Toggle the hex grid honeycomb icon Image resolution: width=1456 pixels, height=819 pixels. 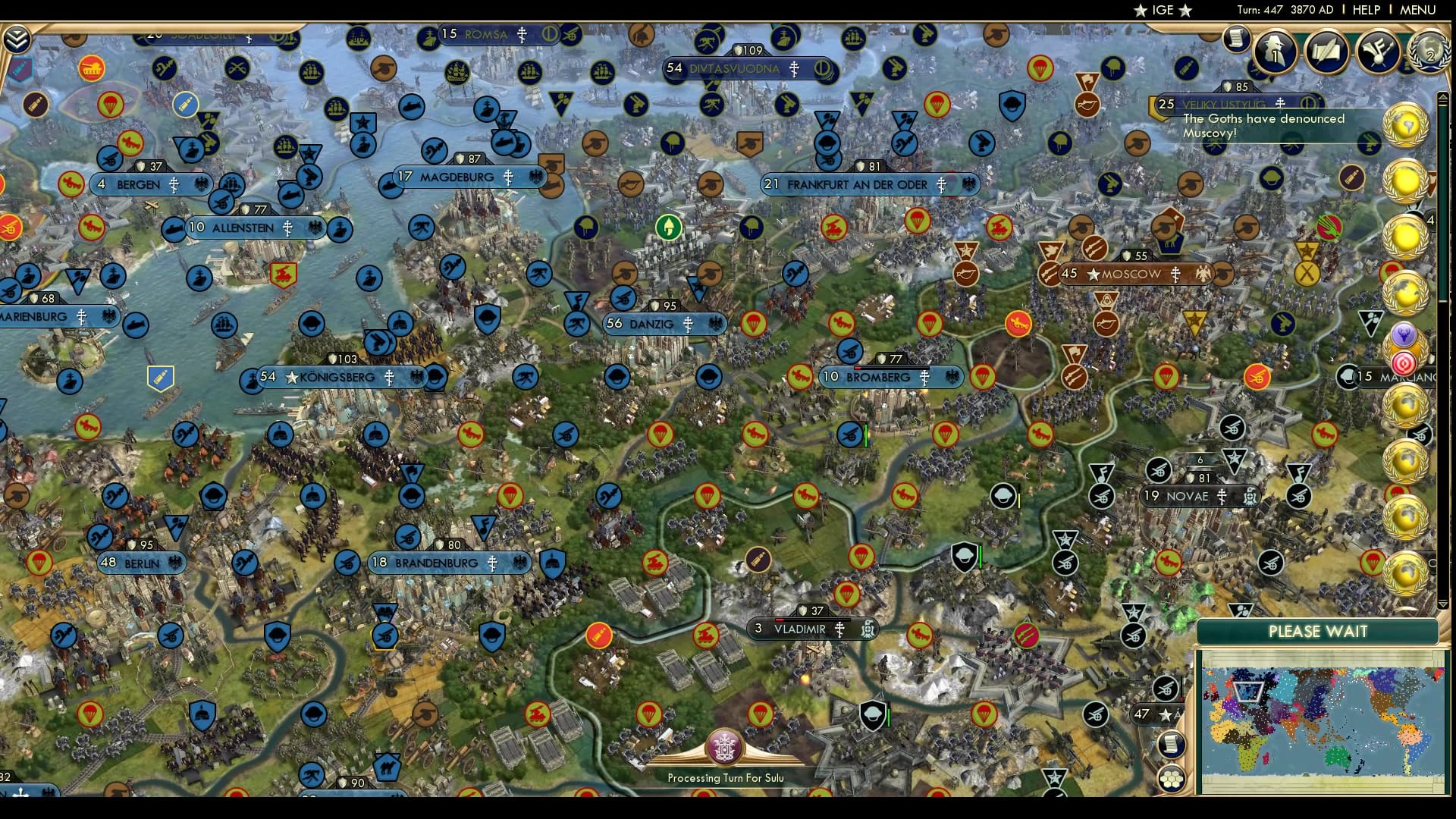[x=1173, y=779]
